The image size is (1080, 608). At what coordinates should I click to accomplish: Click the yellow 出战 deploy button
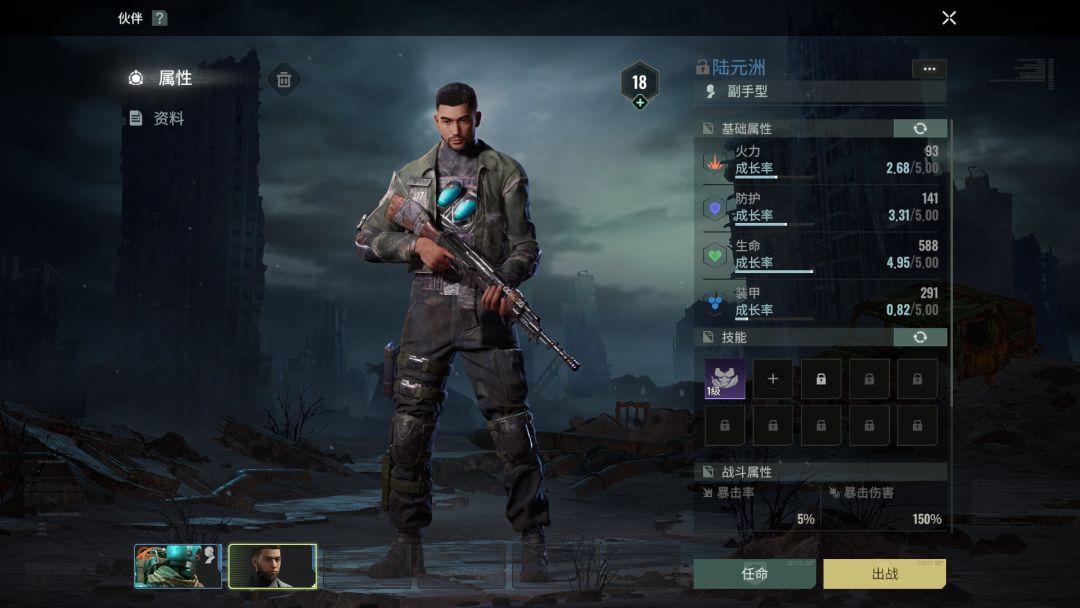tap(884, 574)
